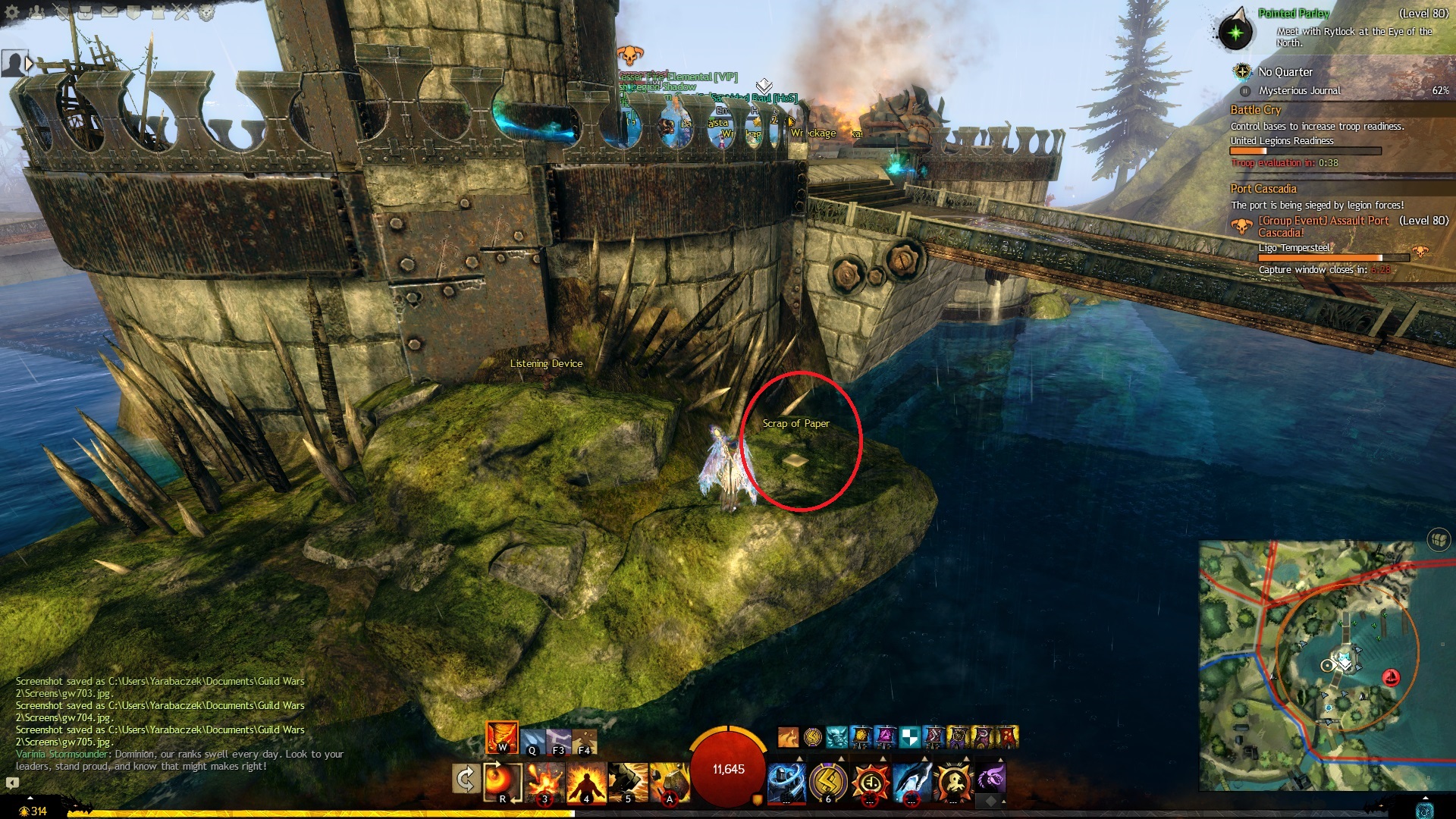Open the mail envelope icon

(x=110, y=12)
